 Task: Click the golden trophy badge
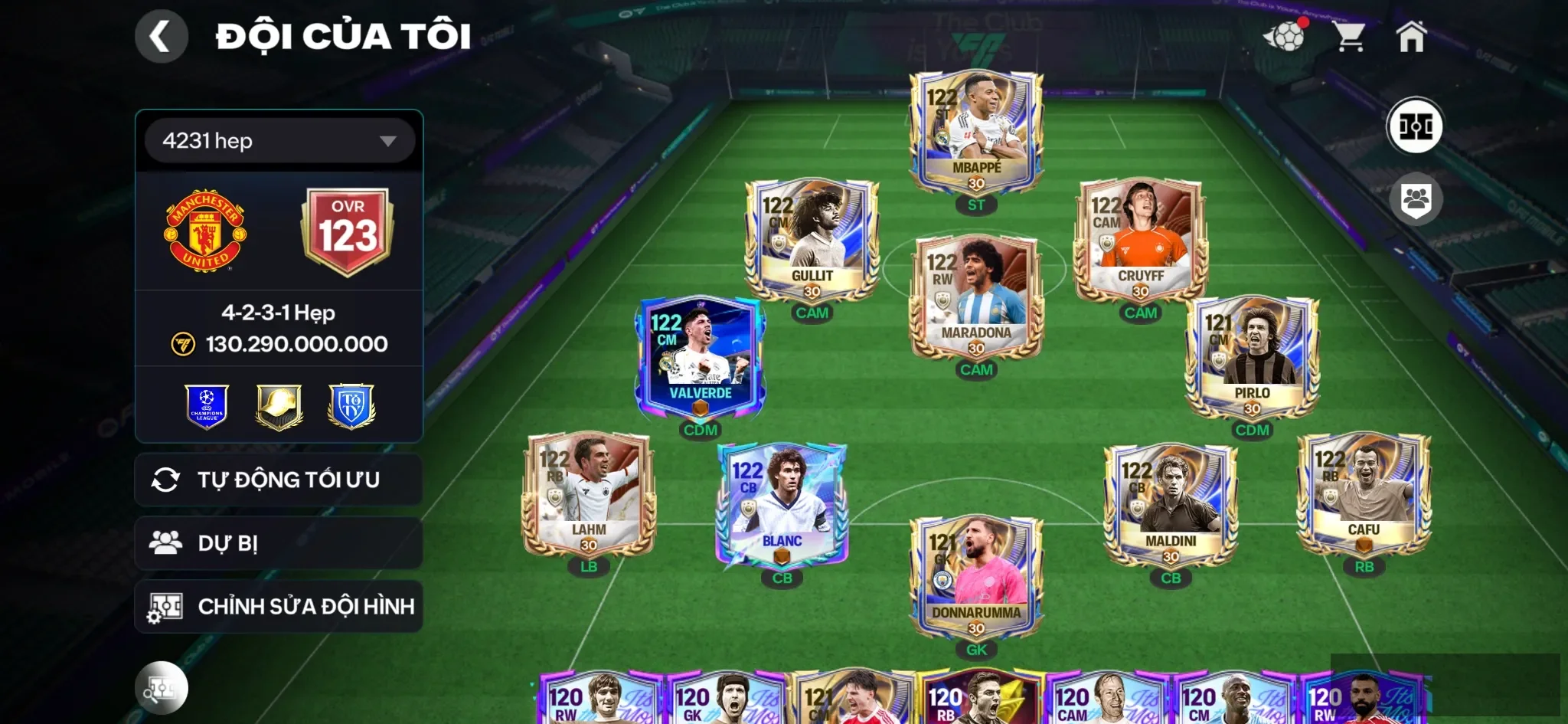click(x=279, y=407)
